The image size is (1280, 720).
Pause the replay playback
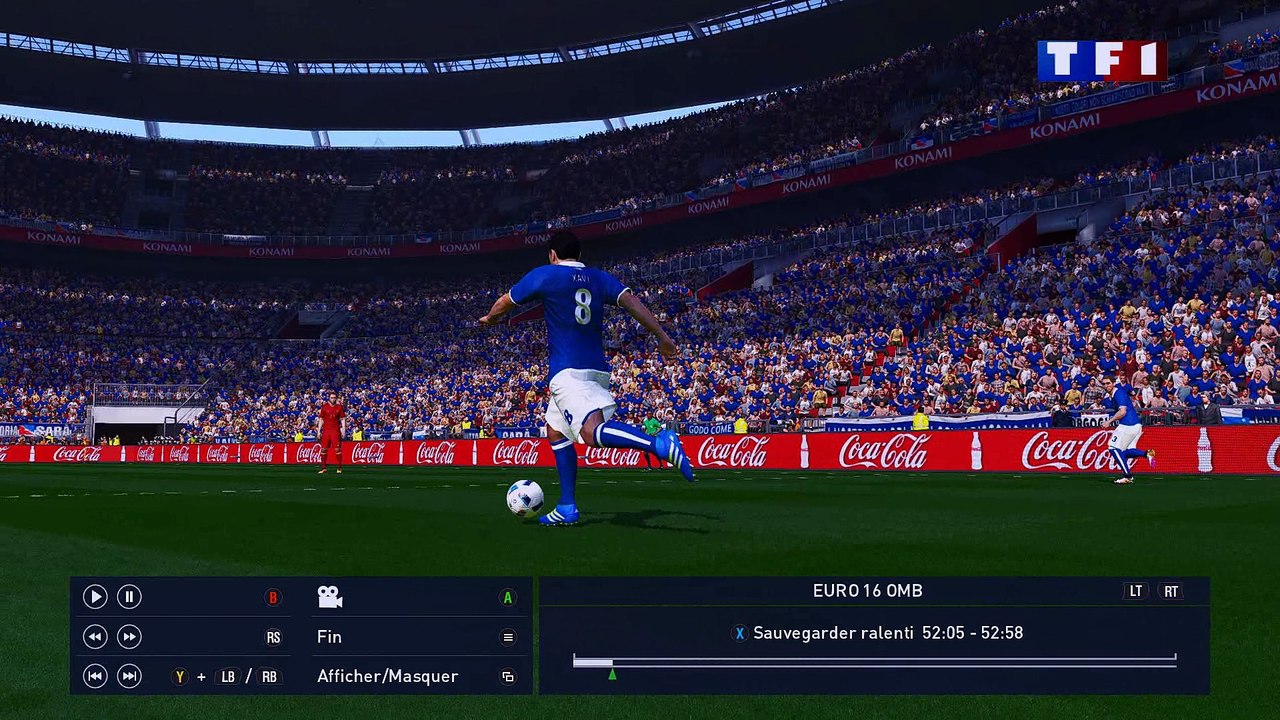pos(129,597)
